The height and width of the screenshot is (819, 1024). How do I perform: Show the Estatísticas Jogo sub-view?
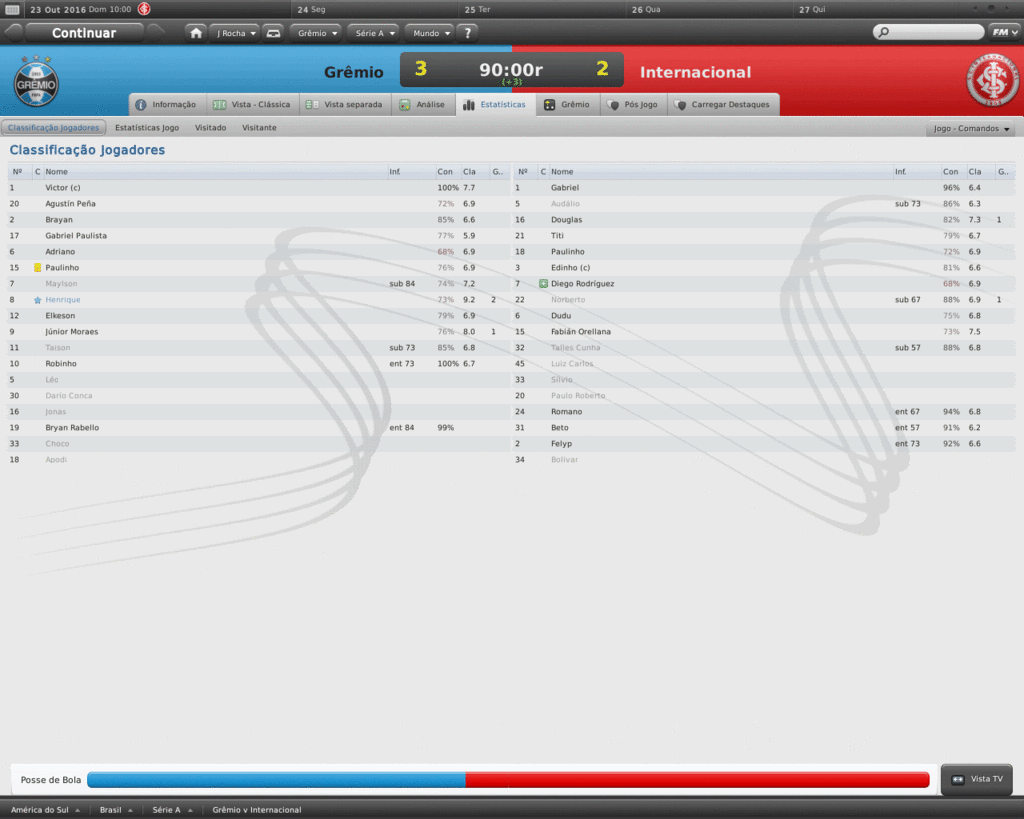tap(147, 128)
